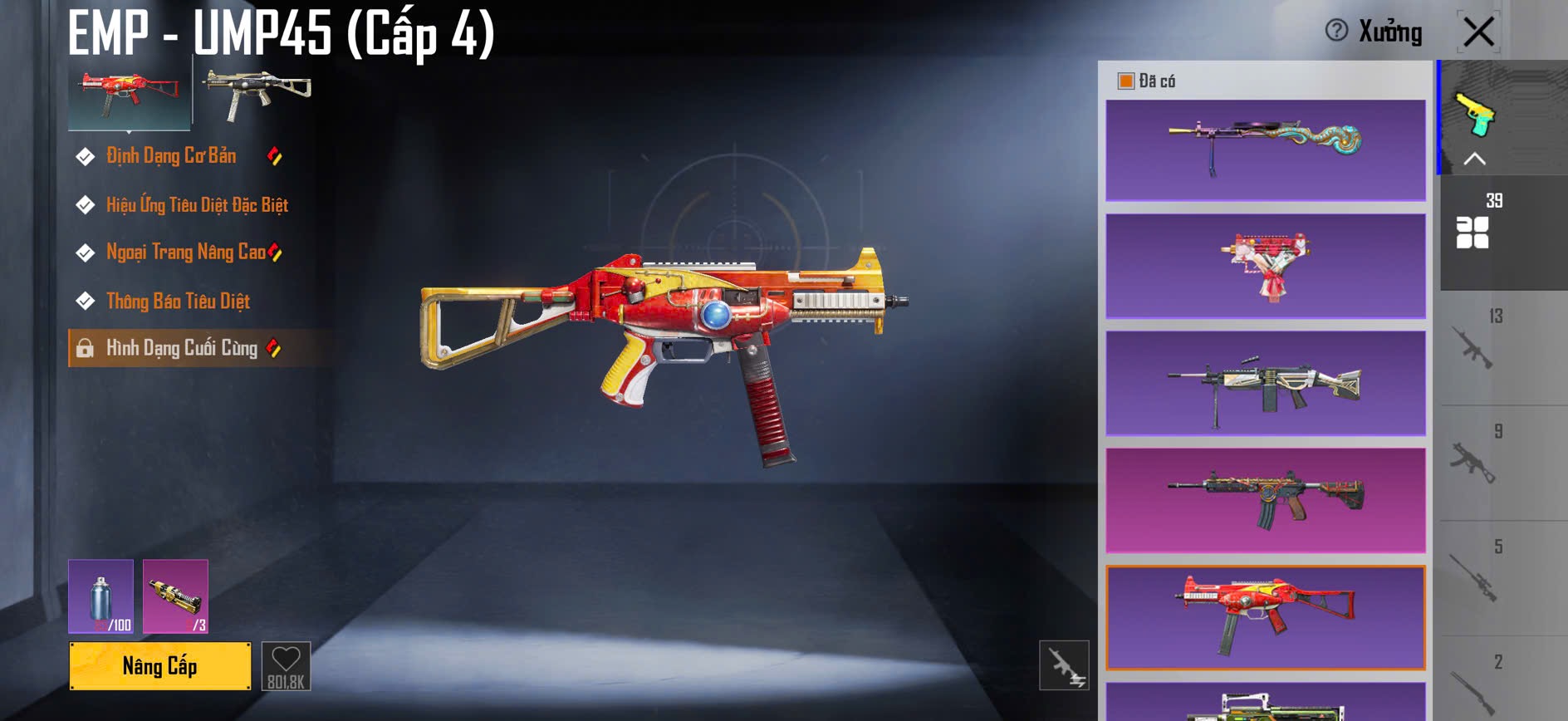The width and height of the screenshot is (1568, 721).
Task: Choose Ngoại Trang Nâng Cao level
Action: [x=185, y=253]
